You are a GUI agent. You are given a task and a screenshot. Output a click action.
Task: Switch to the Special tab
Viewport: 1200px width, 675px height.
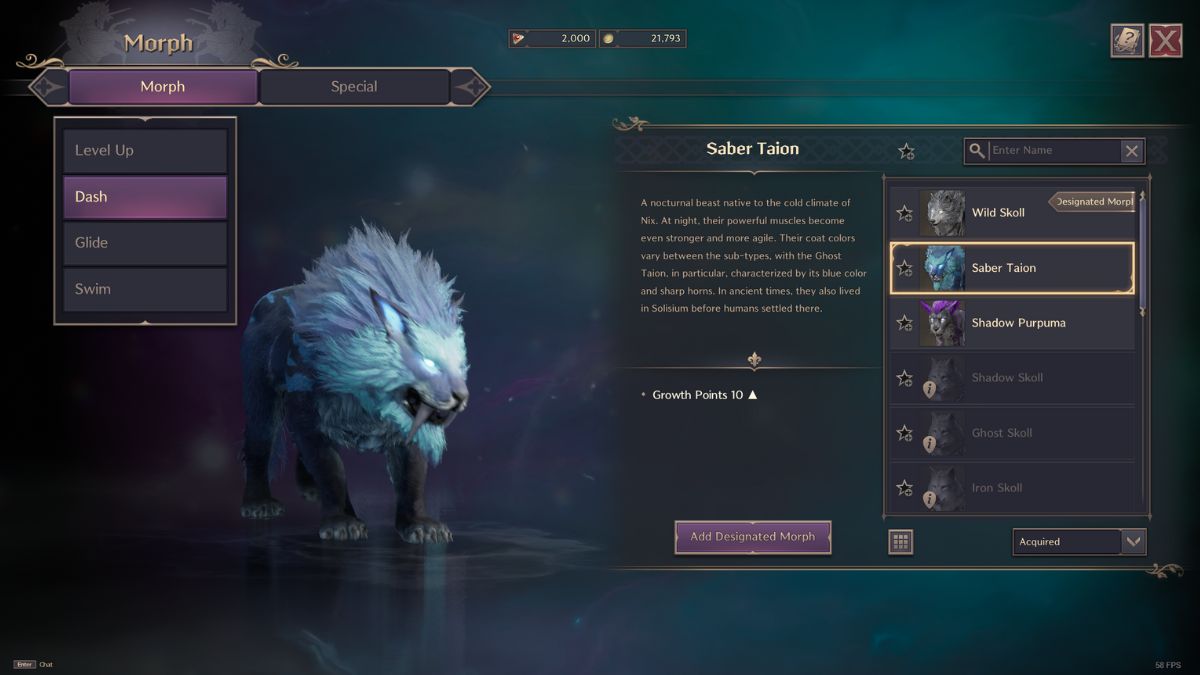click(354, 87)
